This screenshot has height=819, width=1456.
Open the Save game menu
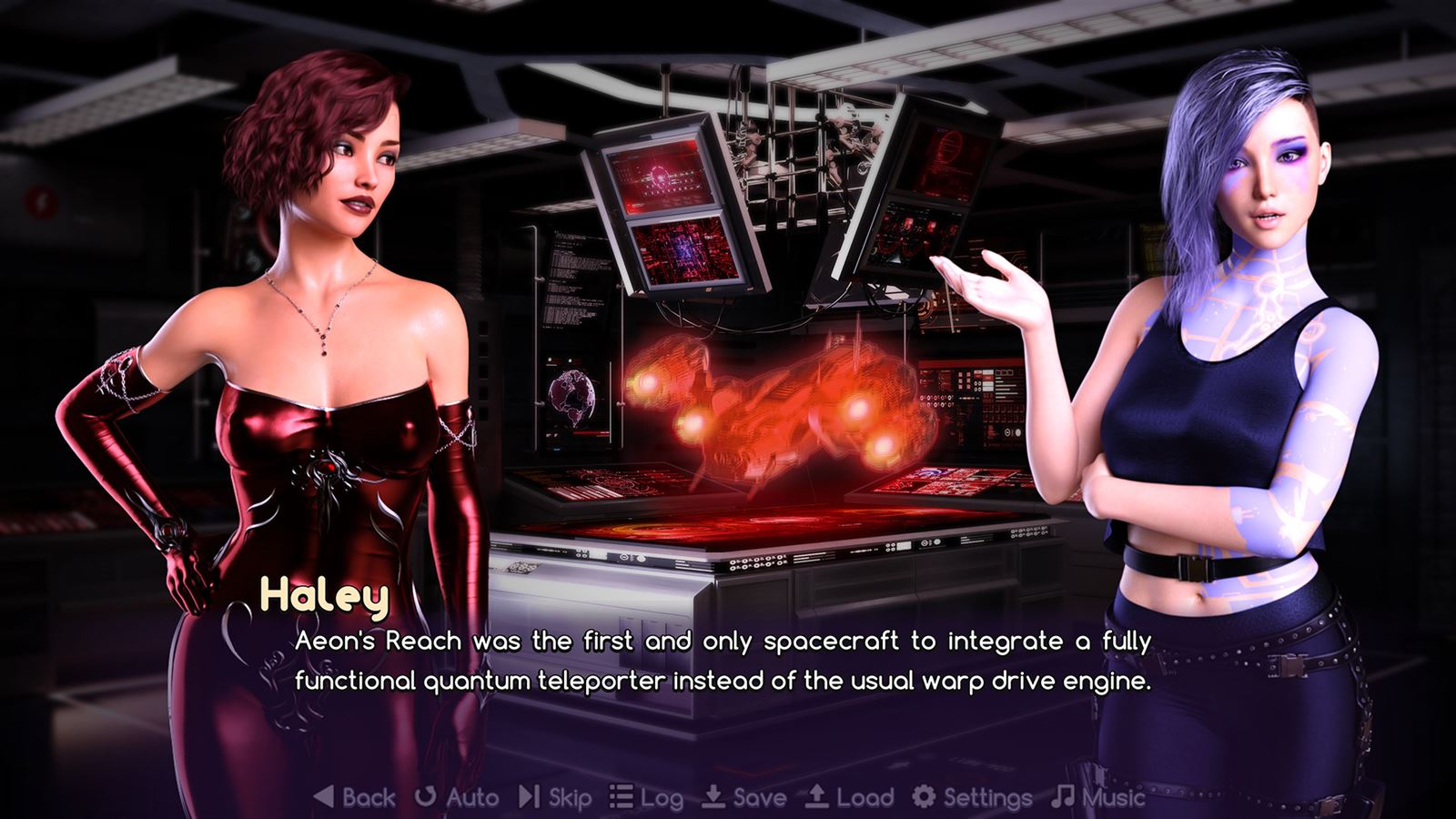[x=744, y=797]
